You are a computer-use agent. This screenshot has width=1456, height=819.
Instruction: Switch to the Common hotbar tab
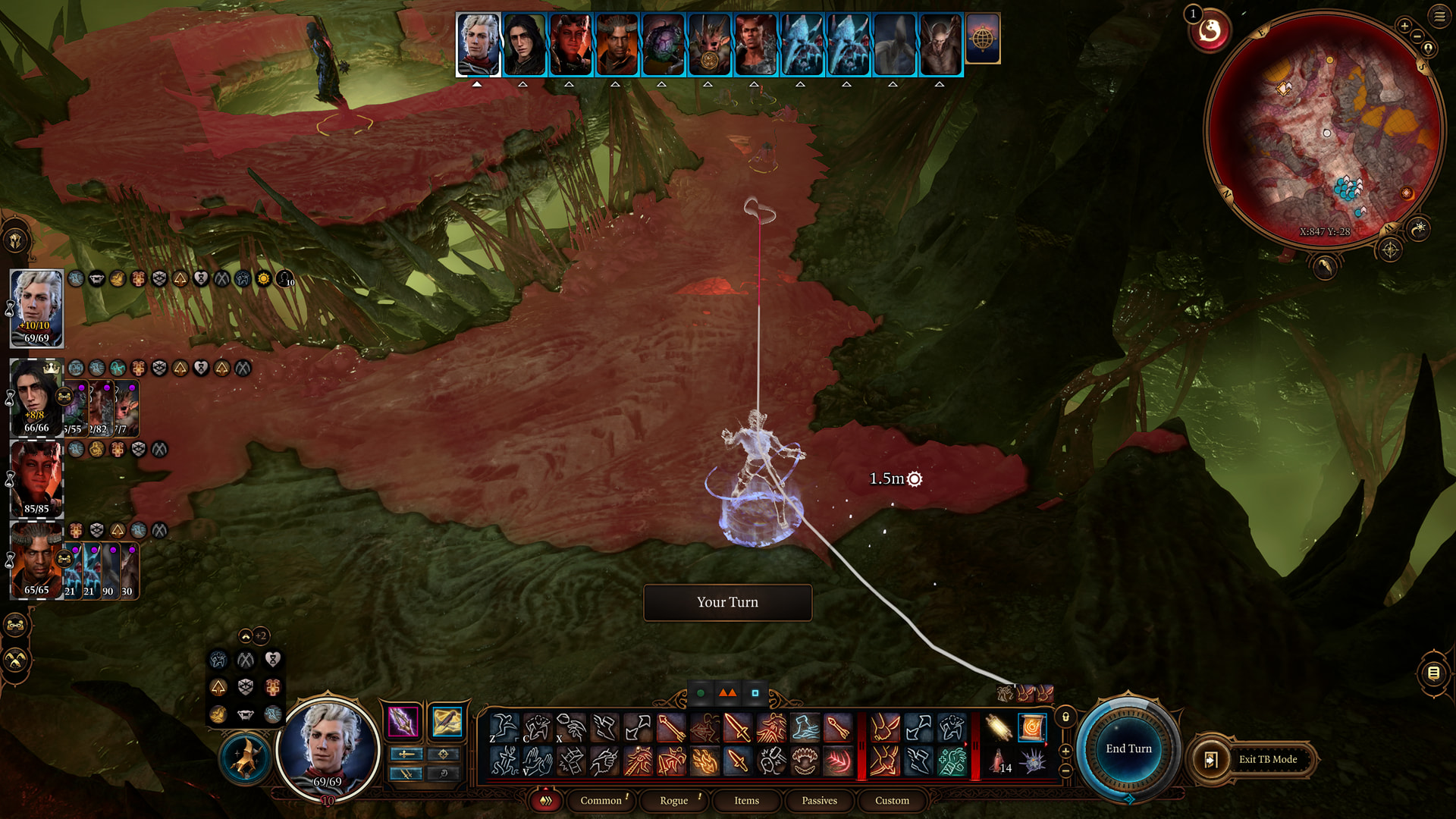click(601, 801)
